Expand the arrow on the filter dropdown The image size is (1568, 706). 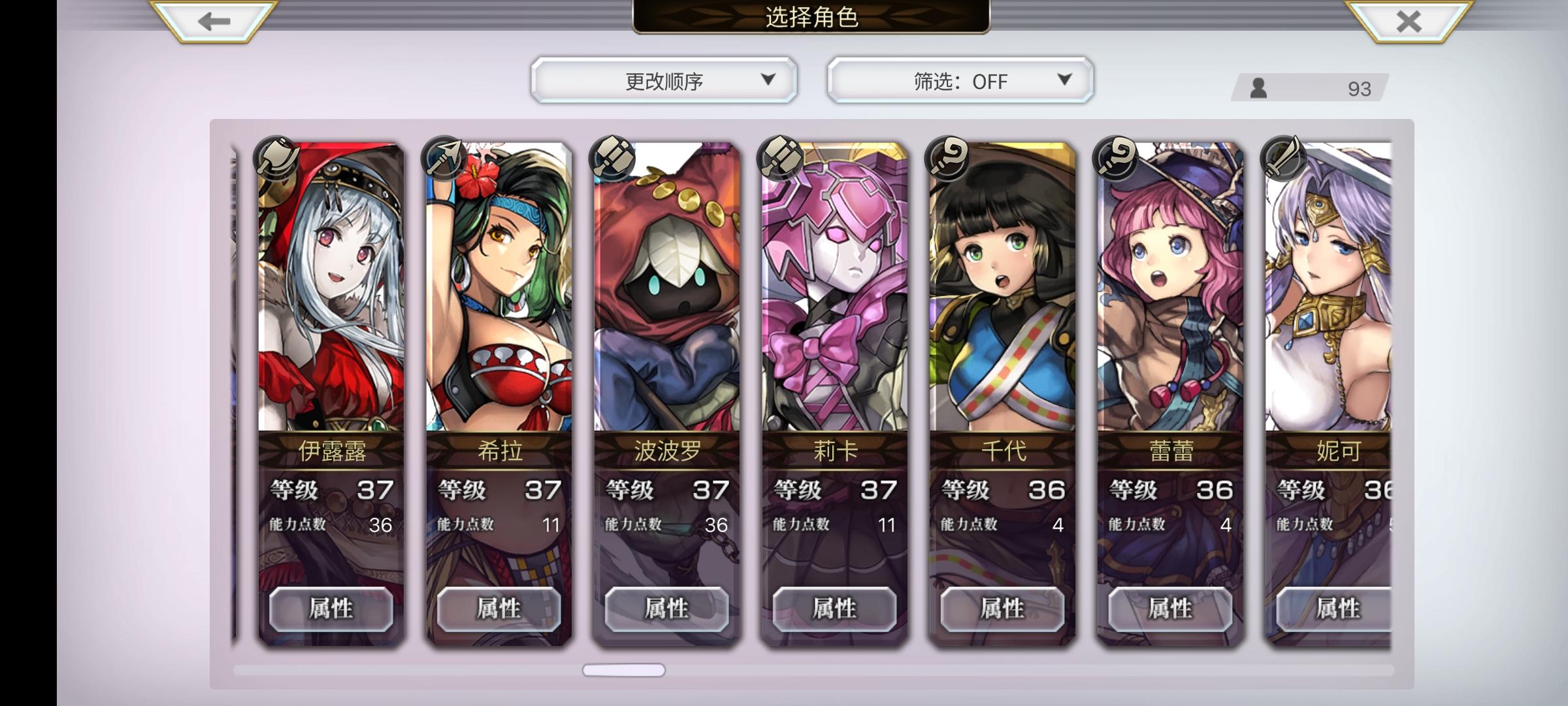tap(1065, 80)
